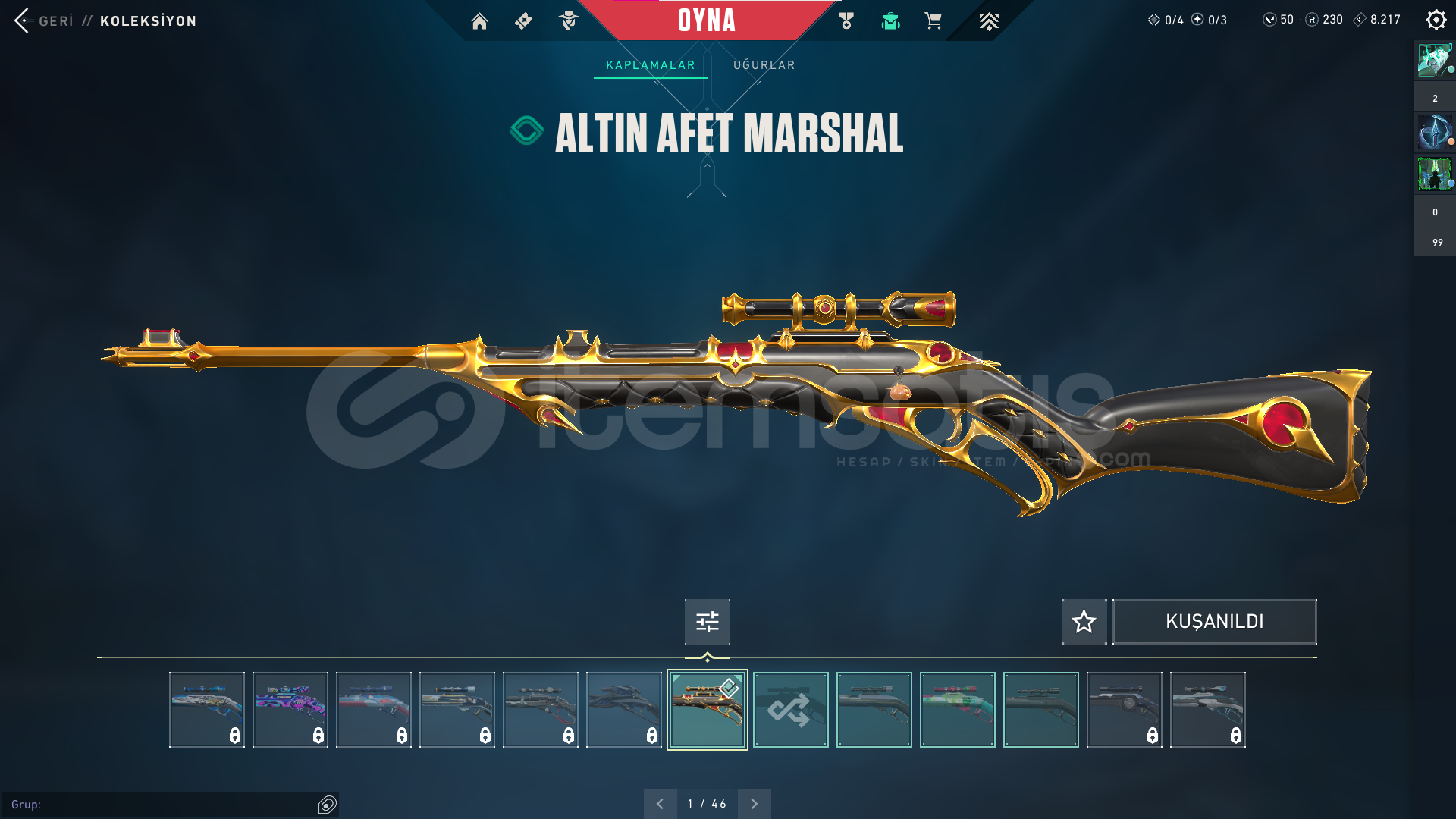Viewport: 1456px width, 819px height.
Task: Mark skin as favorite with star
Action: pos(1084,622)
